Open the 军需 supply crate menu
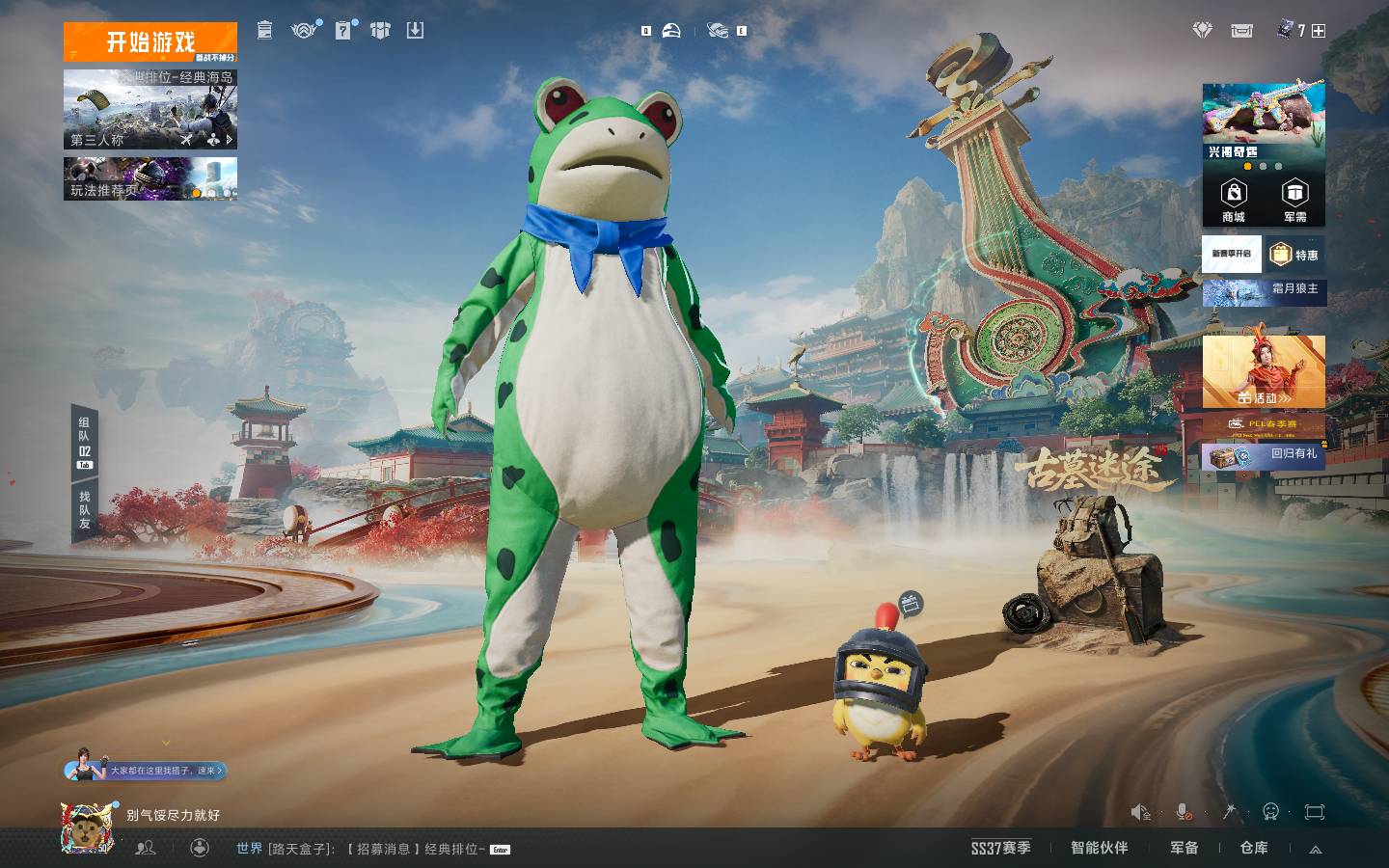This screenshot has width=1389, height=868. 1294,201
